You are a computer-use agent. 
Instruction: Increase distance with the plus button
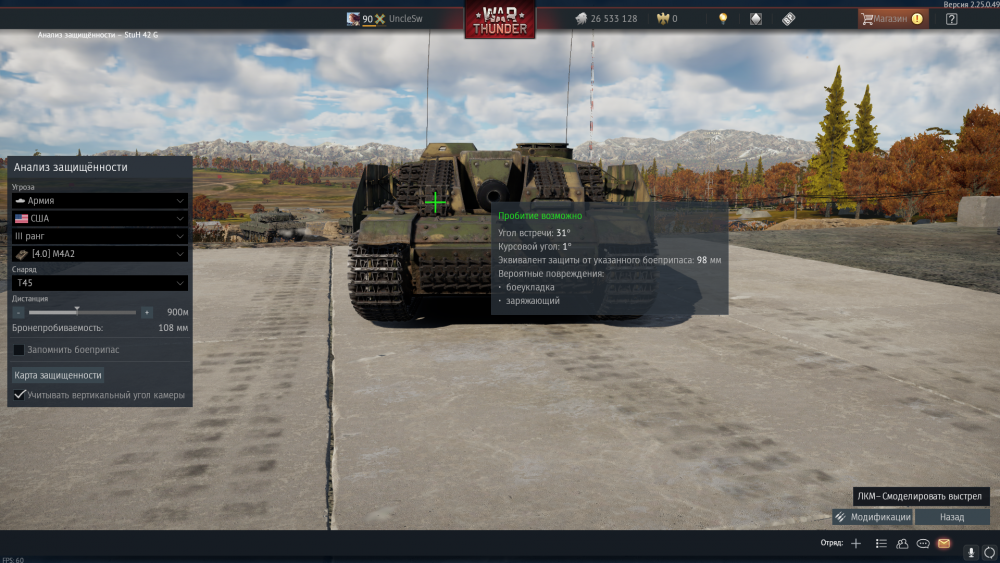[147, 313]
